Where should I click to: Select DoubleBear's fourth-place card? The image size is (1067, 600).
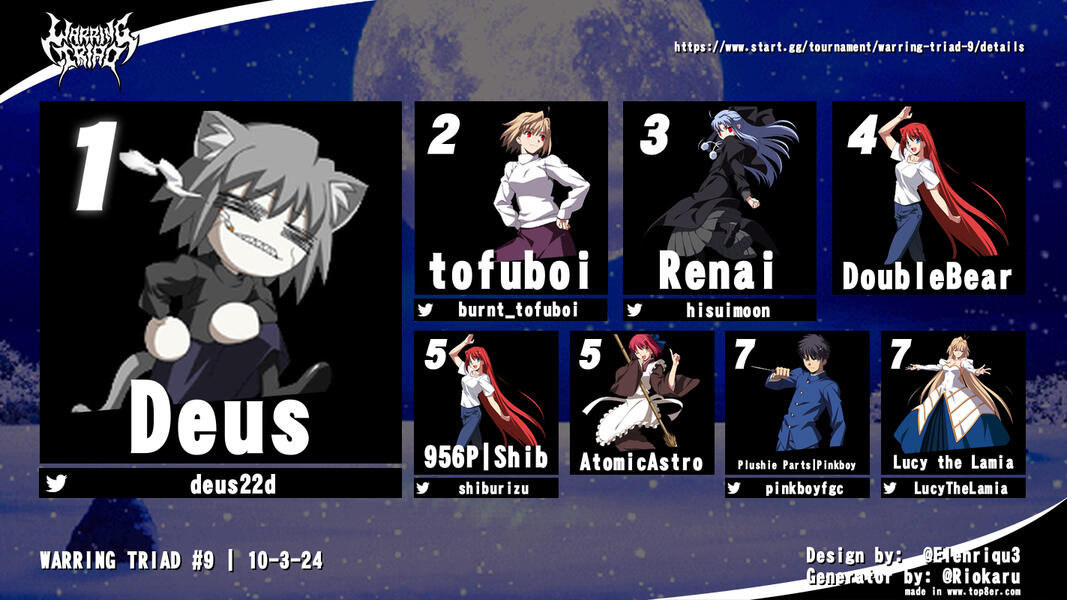[x=928, y=198]
